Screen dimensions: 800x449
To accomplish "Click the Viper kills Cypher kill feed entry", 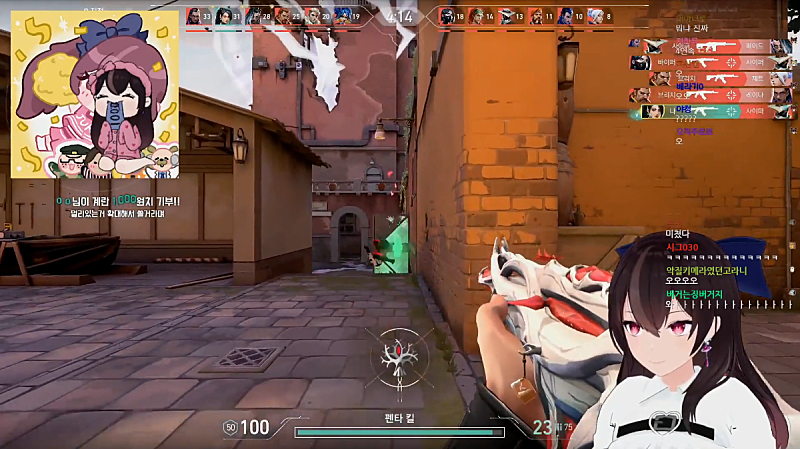I will [x=709, y=61].
